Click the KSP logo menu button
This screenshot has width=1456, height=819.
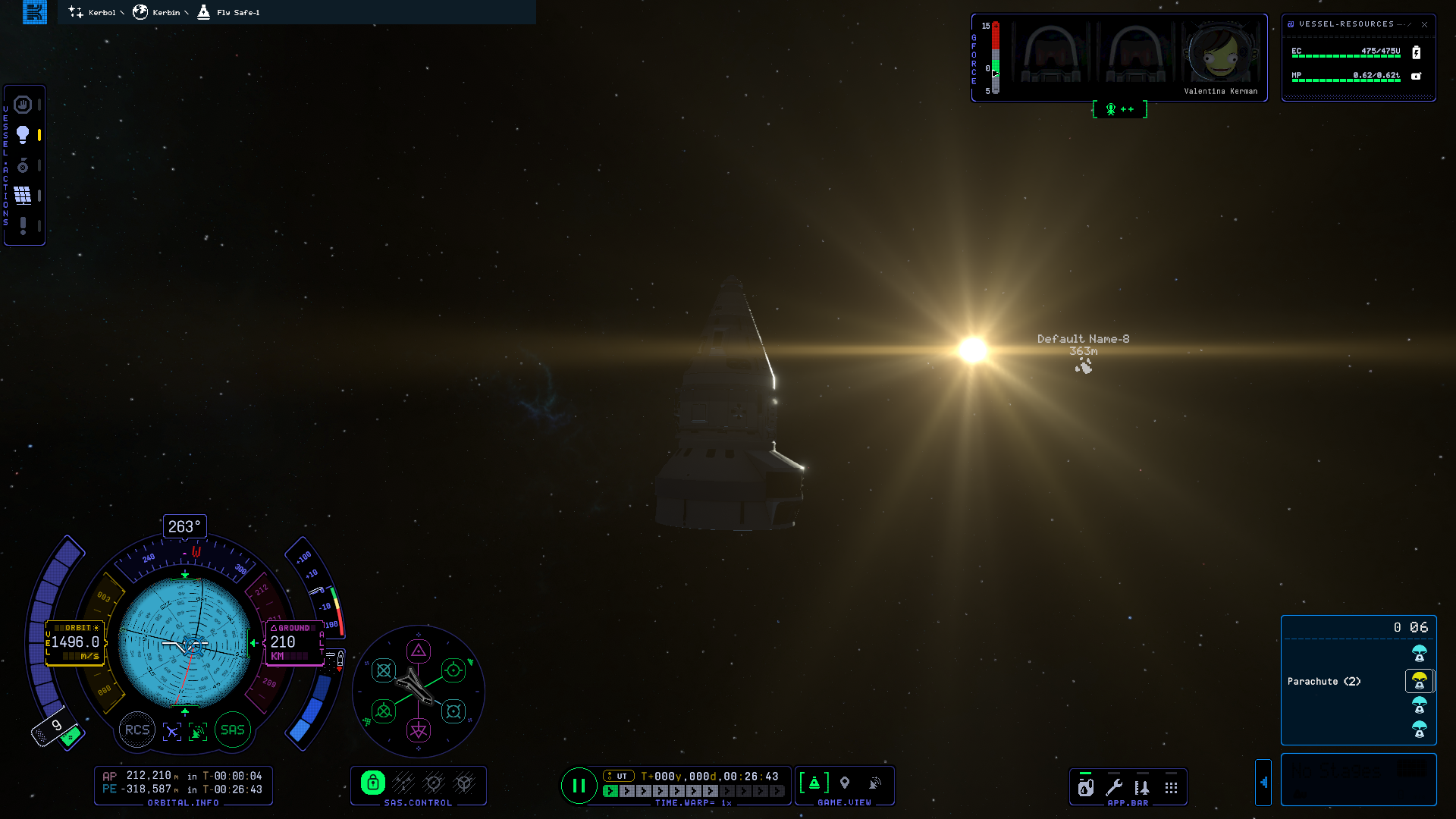click(x=35, y=12)
